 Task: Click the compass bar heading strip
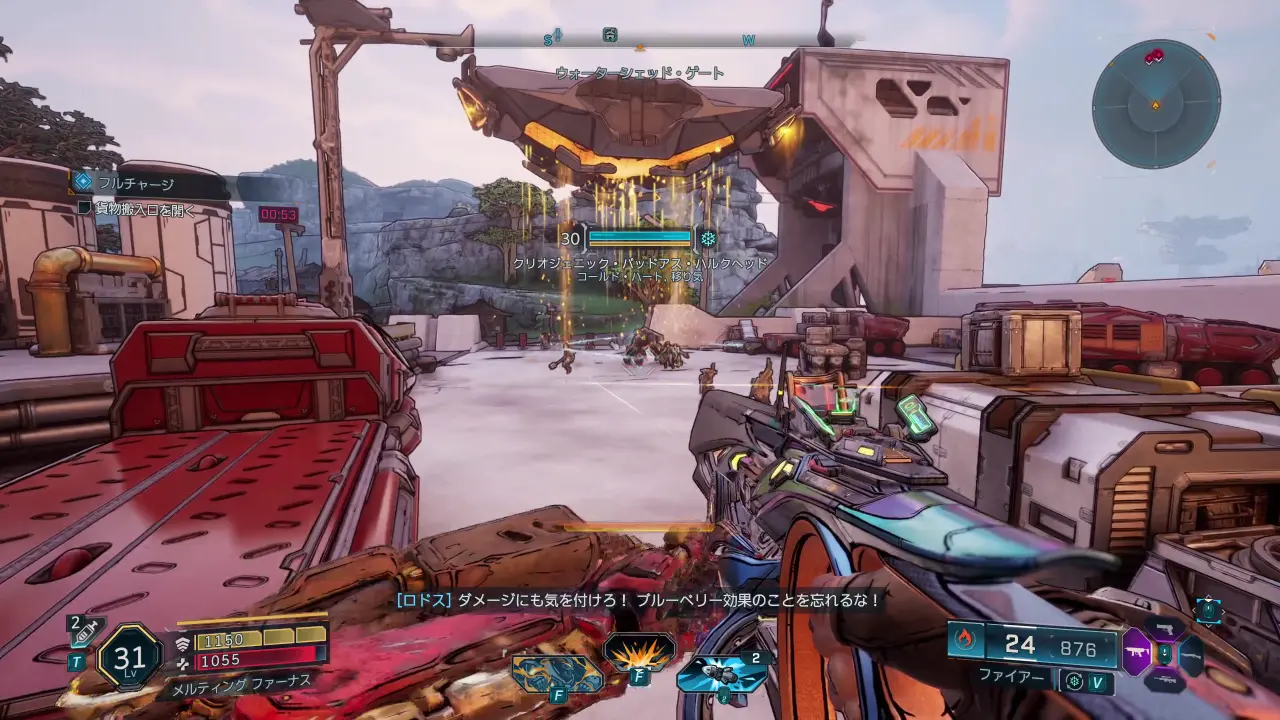coord(660,39)
